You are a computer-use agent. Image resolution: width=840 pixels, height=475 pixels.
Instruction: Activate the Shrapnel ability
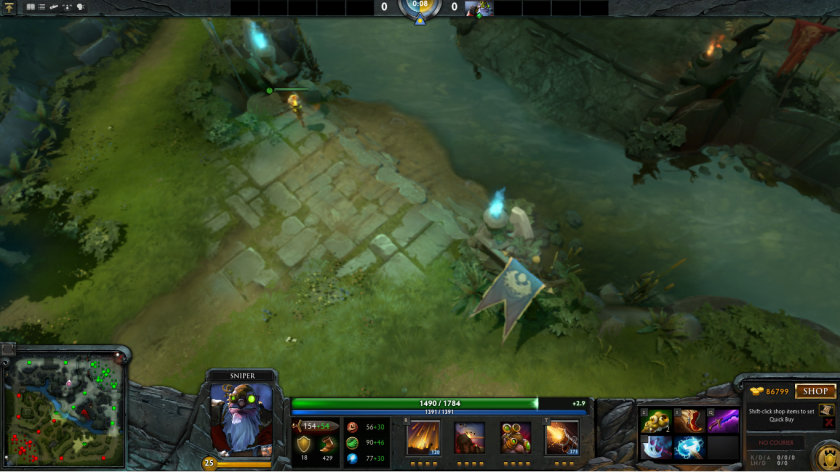coord(423,437)
